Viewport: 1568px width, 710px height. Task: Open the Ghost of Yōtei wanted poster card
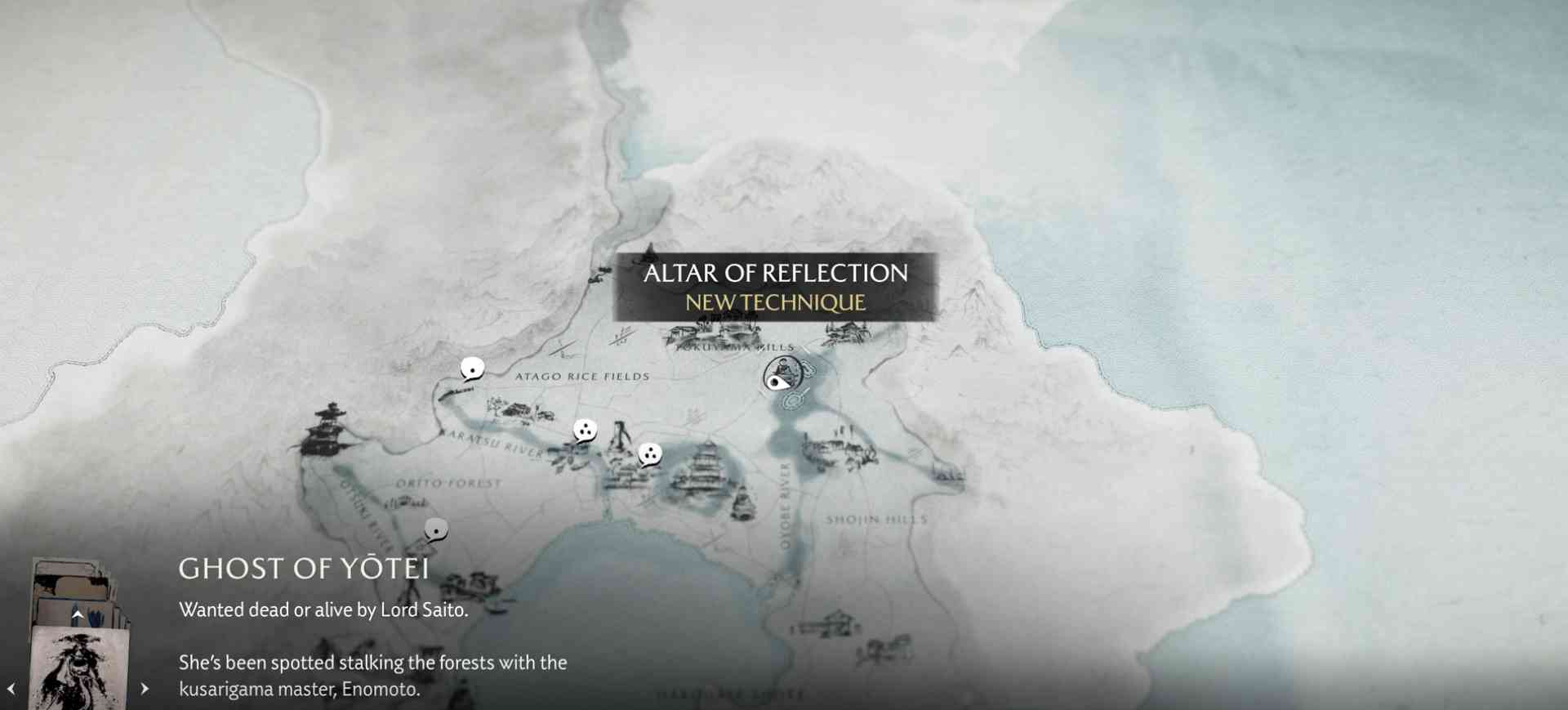pos(78,668)
